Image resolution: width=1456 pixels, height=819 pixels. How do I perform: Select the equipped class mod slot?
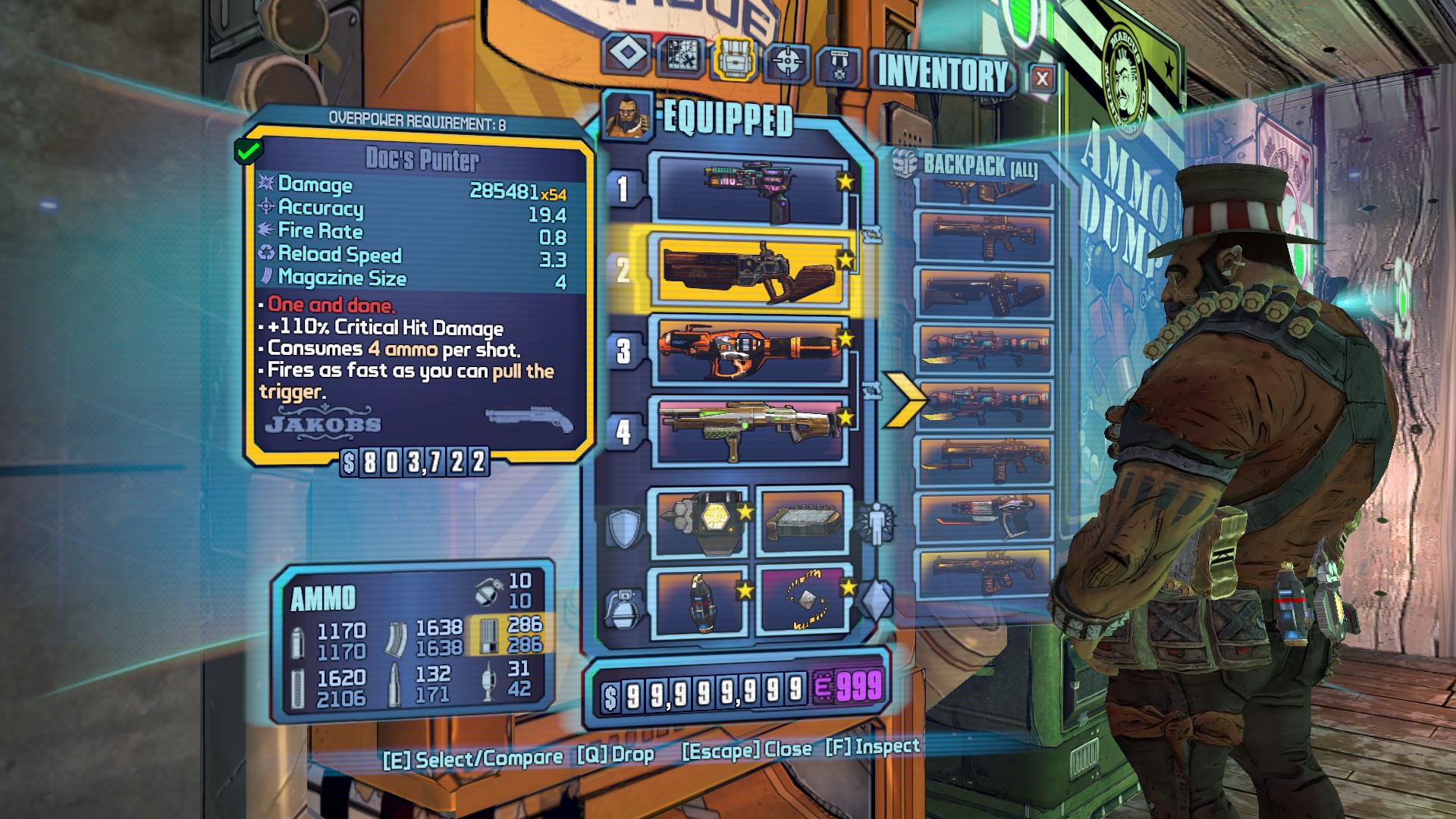805,523
